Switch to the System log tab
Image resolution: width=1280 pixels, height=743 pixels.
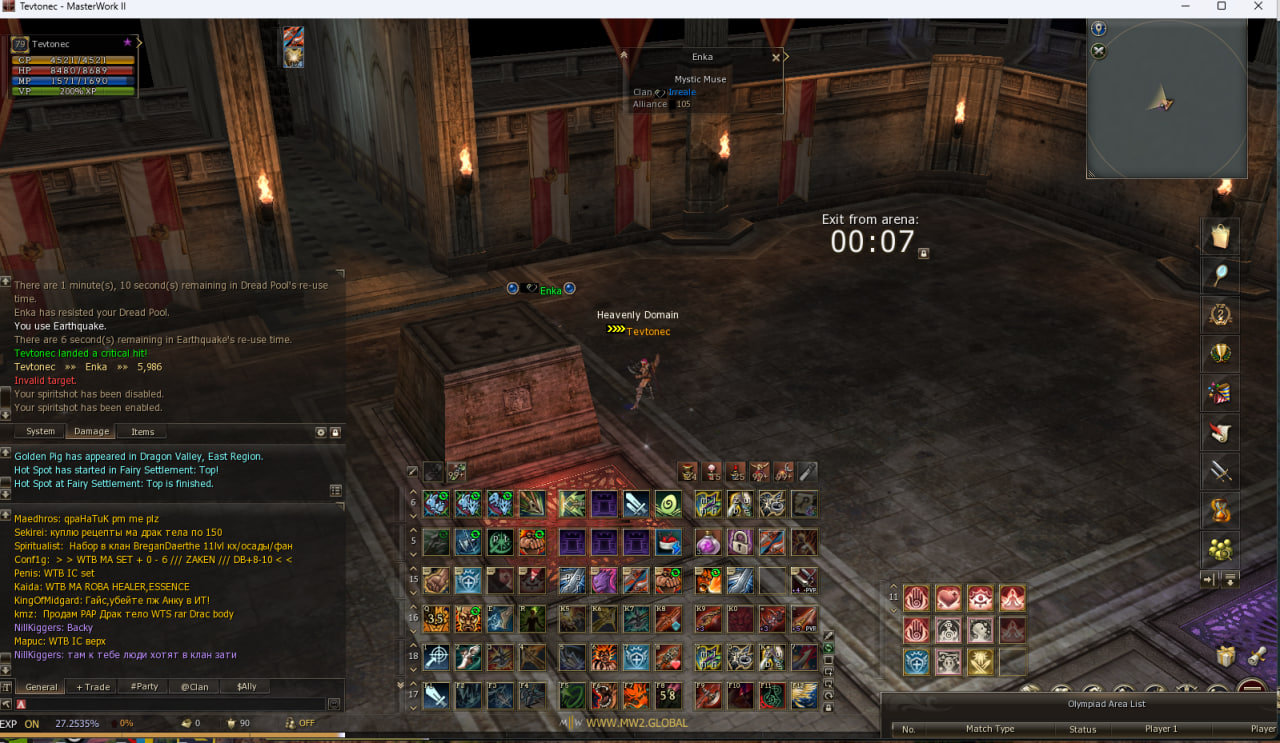[40, 432]
